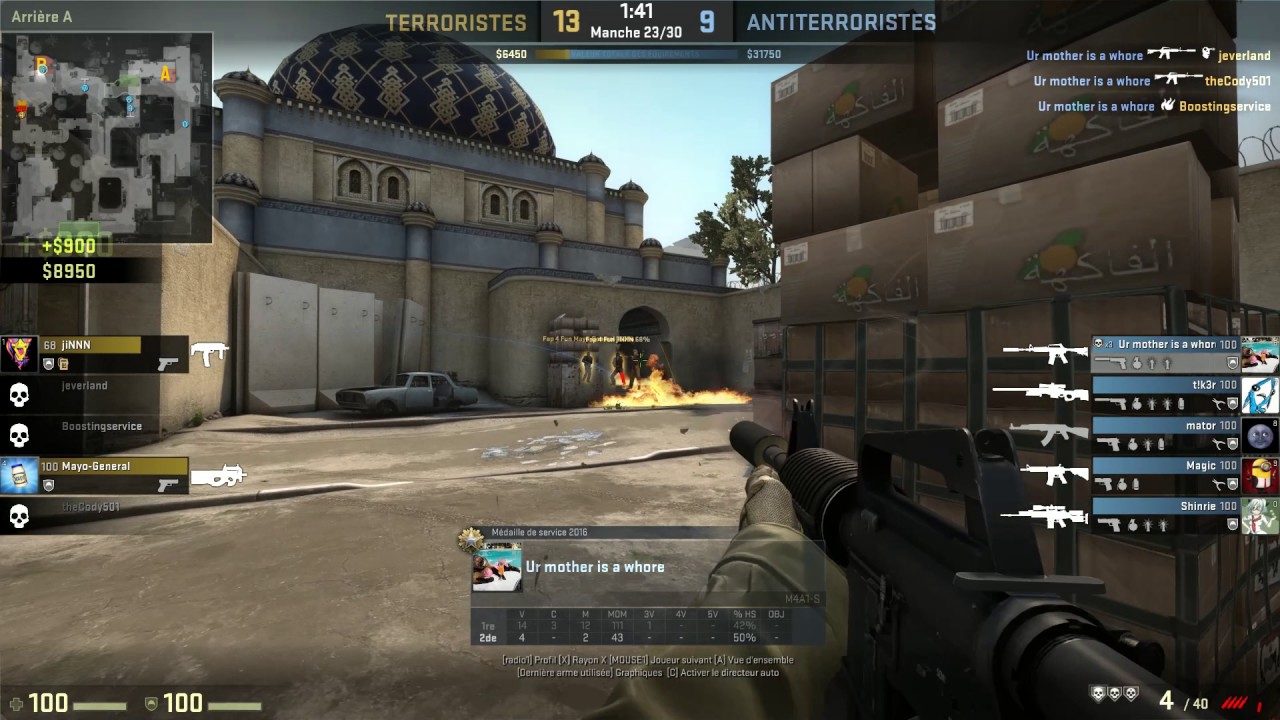
Task: Click the radar minimap
Action: tap(106, 138)
